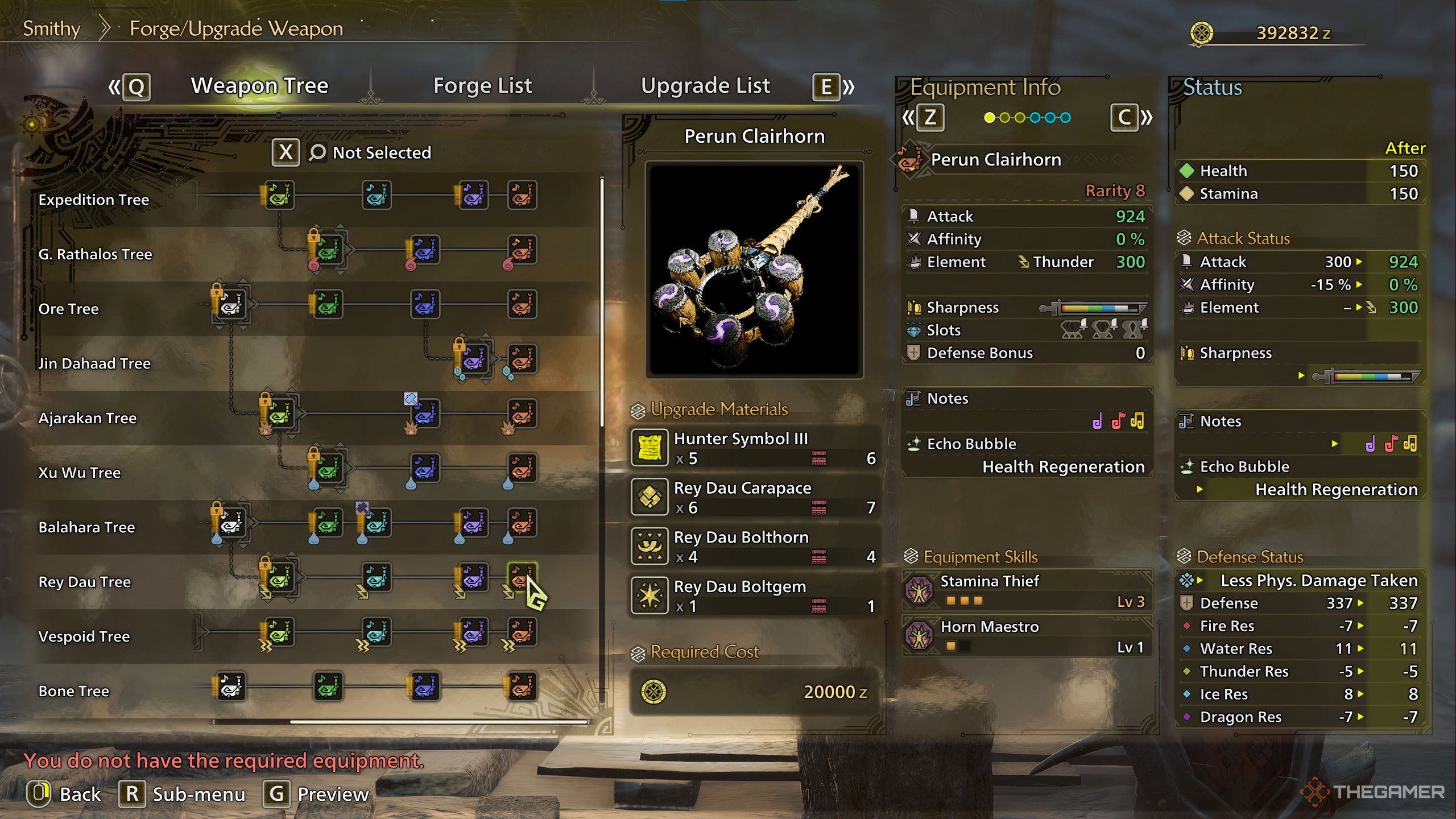Choose the Bone Tree row label
This screenshot has width=1456, height=819.
tap(74, 691)
